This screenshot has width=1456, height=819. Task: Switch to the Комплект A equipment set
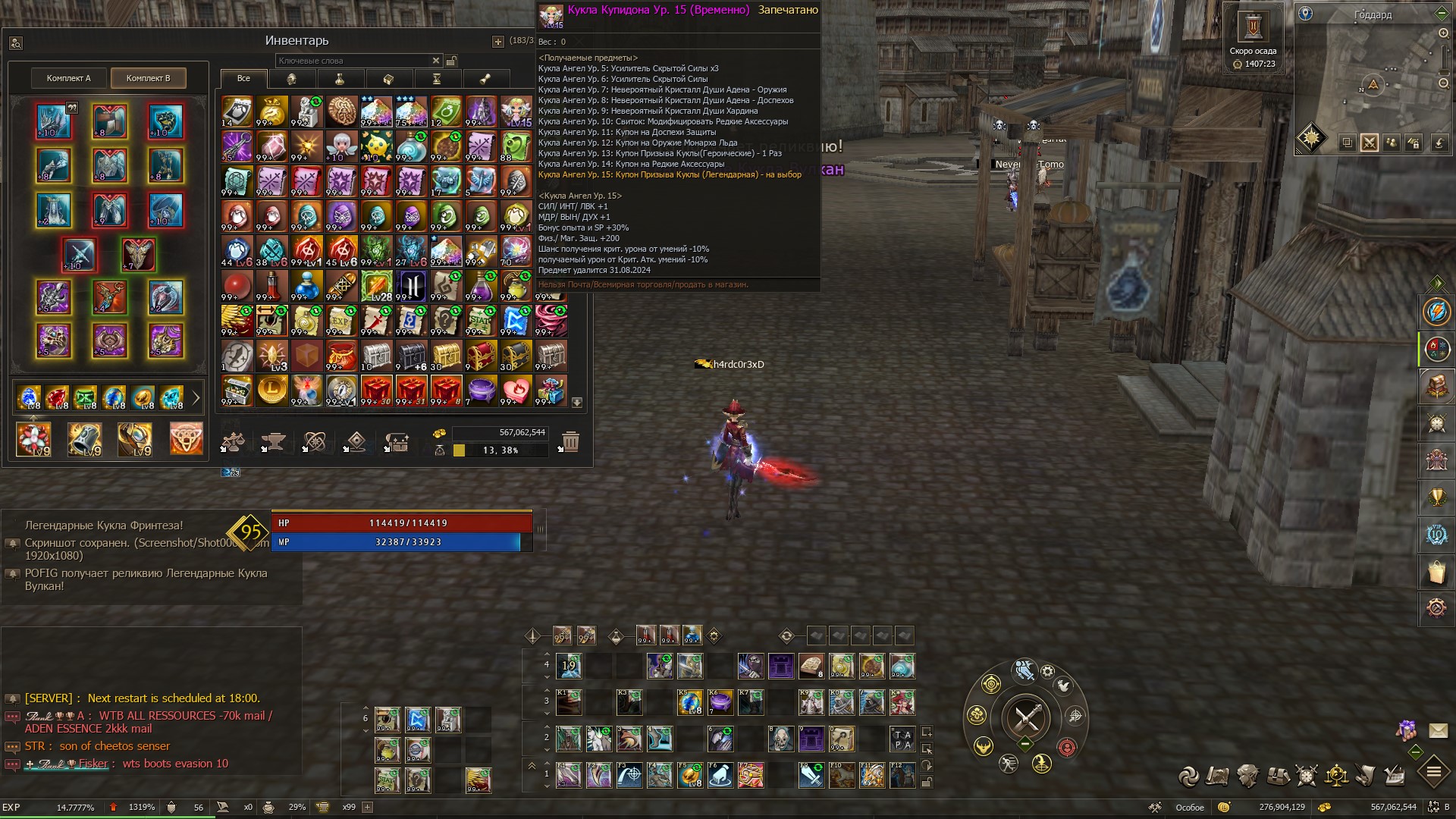[x=69, y=78]
